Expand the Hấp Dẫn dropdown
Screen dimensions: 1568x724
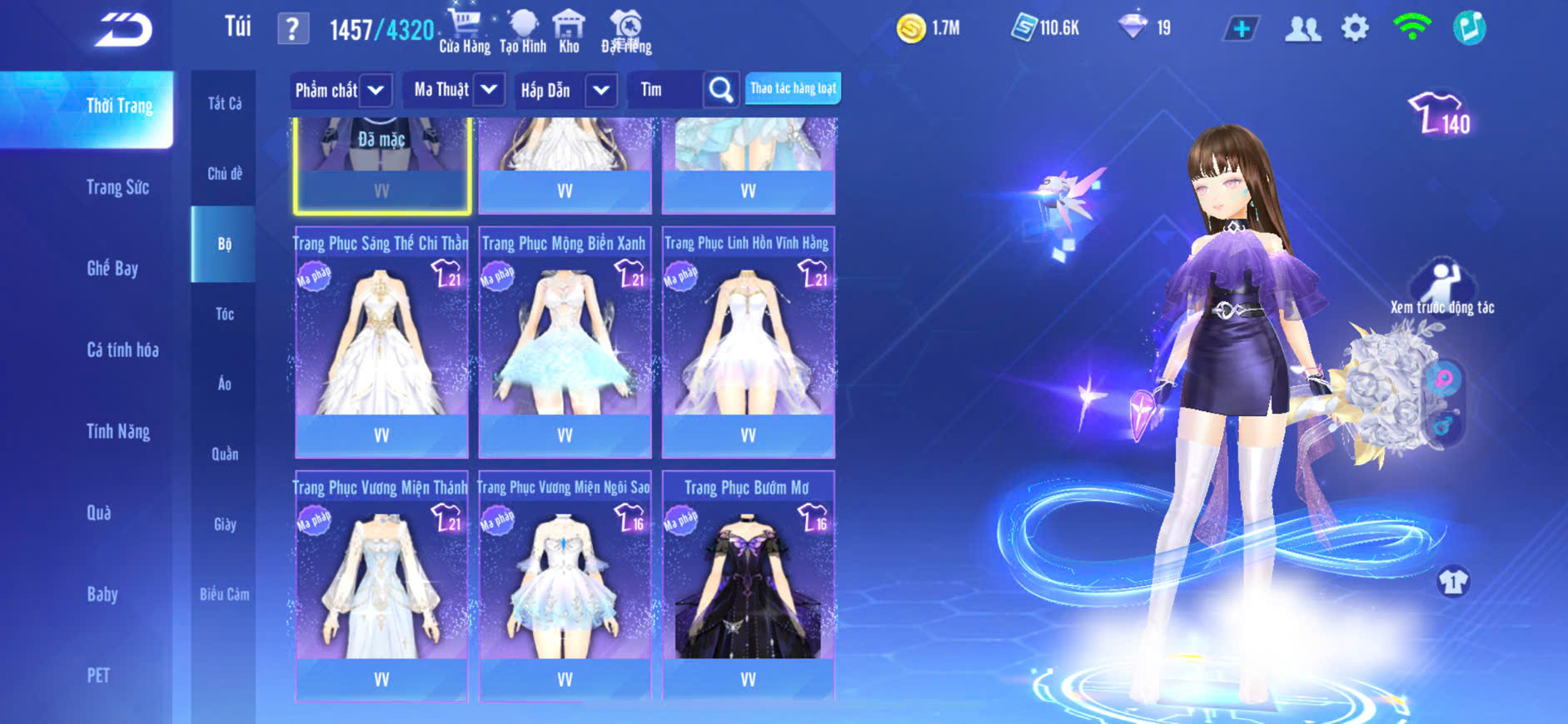[x=601, y=90]
